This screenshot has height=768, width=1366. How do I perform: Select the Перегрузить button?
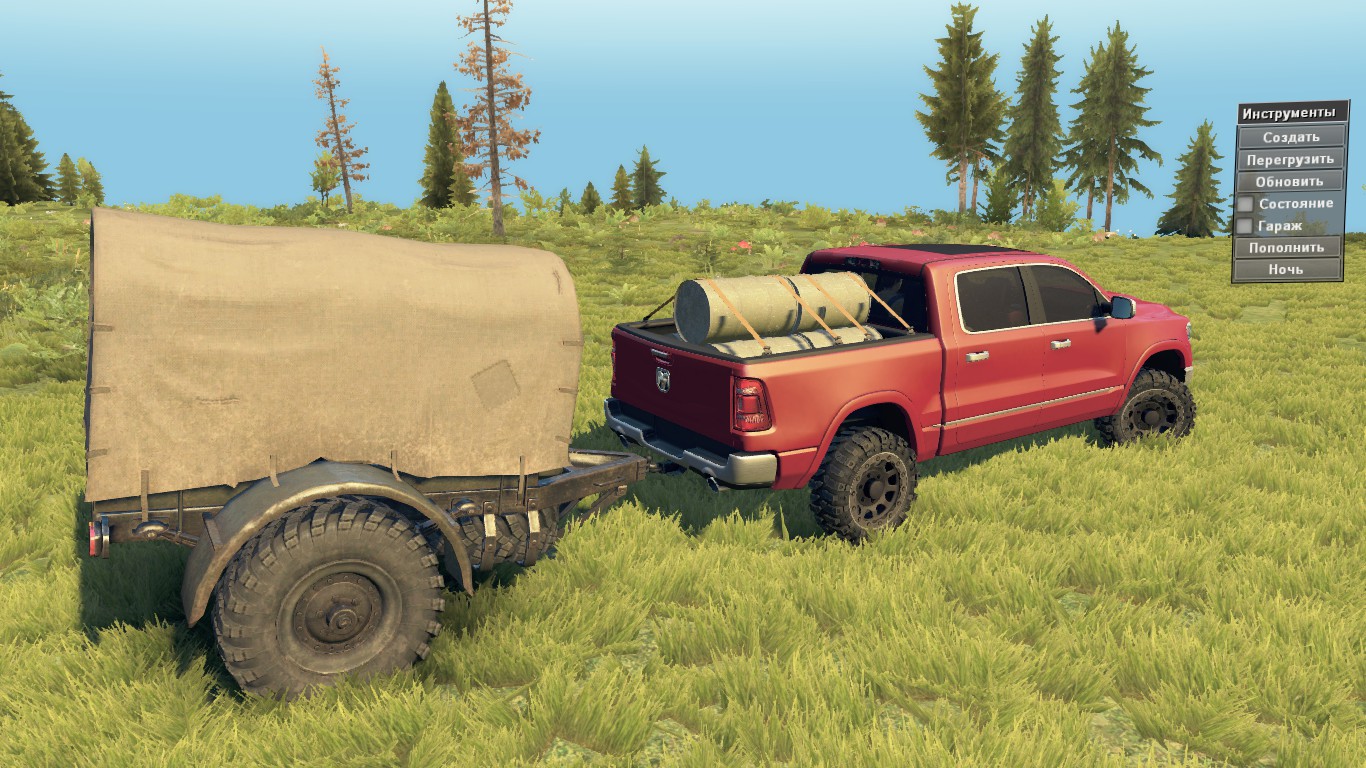coord(1290,159)
